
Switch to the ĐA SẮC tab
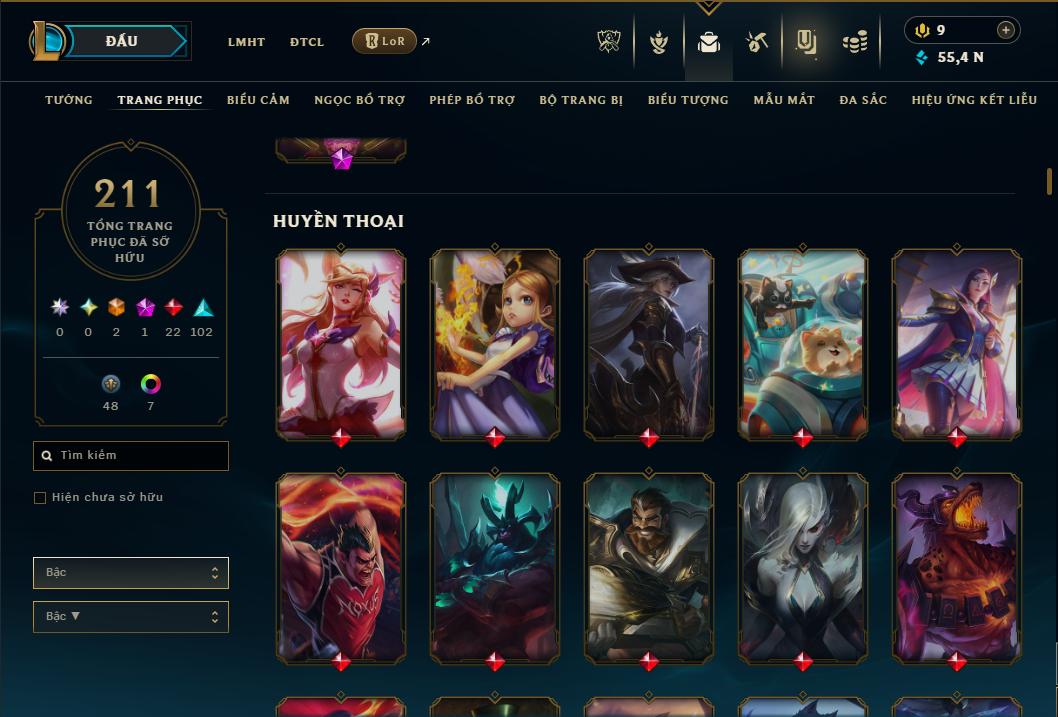tap(863, 100)
